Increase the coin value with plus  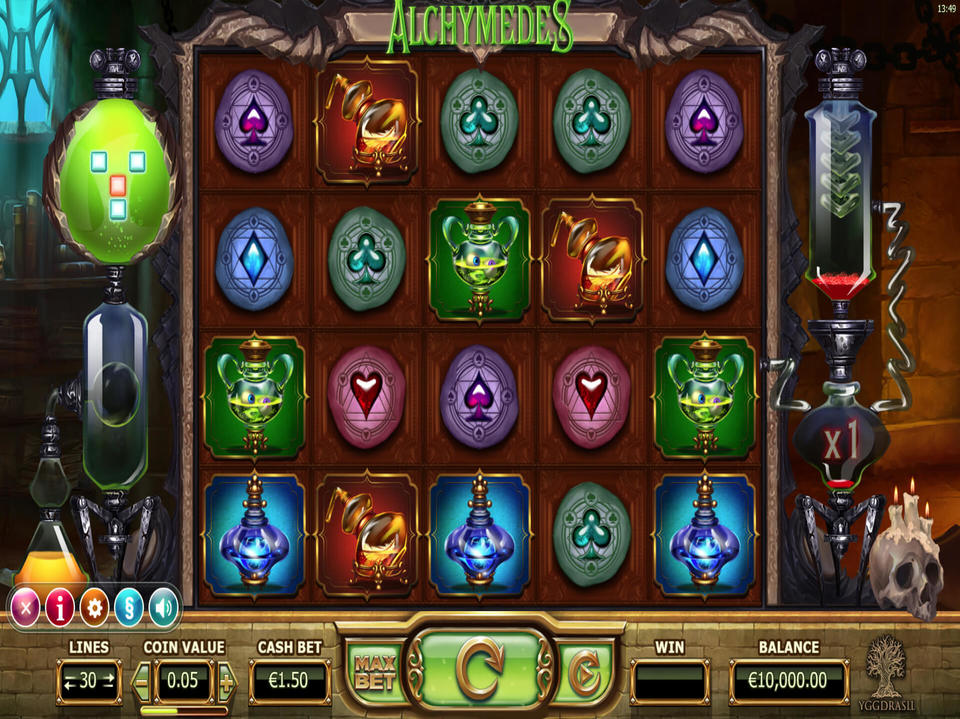point(226,683)
